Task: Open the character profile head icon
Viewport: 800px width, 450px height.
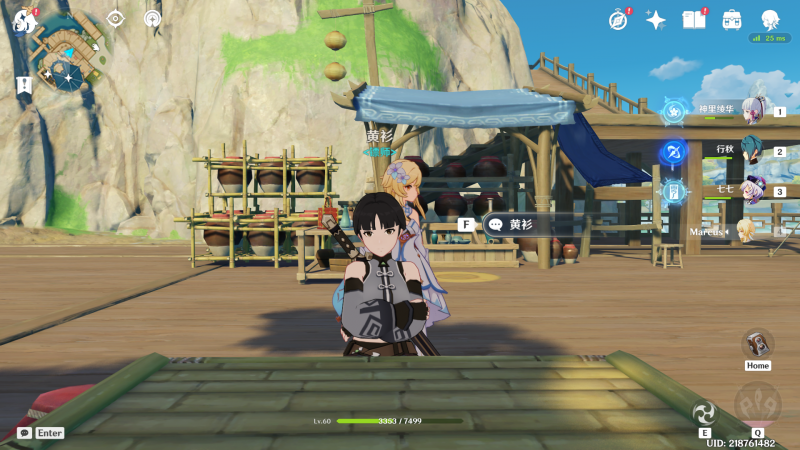Action: (x=770, y=19)
